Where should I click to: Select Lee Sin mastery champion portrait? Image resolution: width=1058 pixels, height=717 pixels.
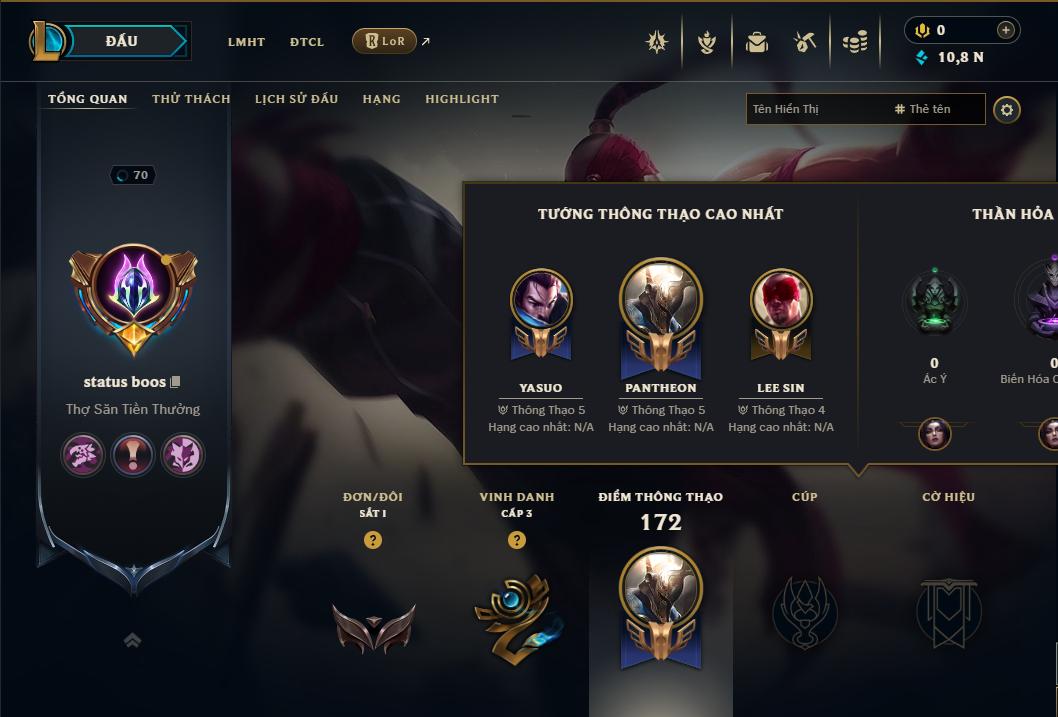781,300
